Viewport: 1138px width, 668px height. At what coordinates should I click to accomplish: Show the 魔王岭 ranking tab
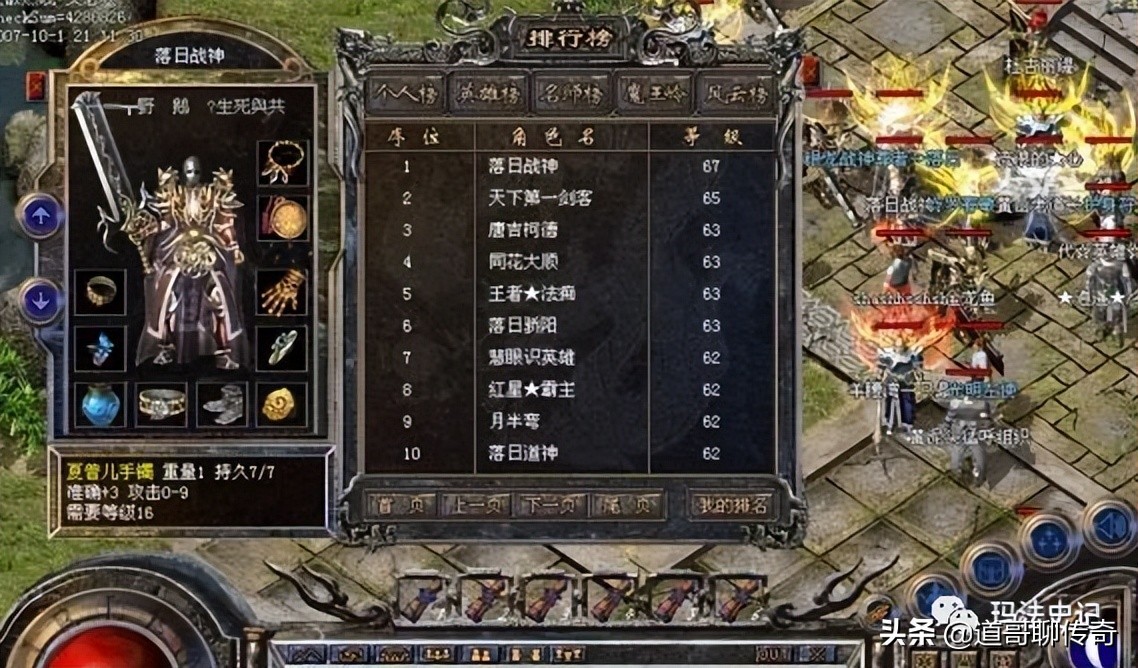(653, 93)
